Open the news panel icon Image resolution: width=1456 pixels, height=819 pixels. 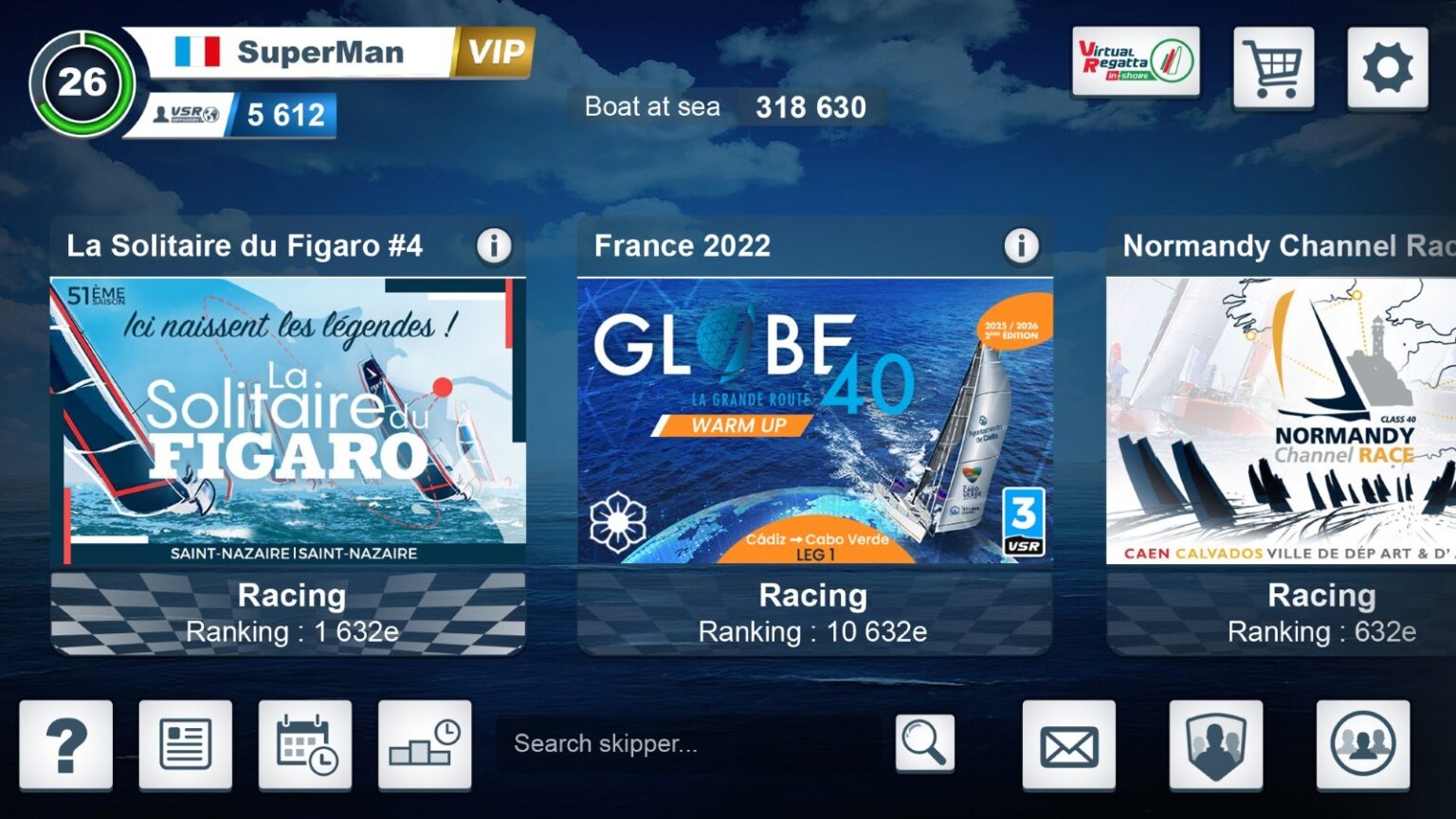click(x=184, y=745)
